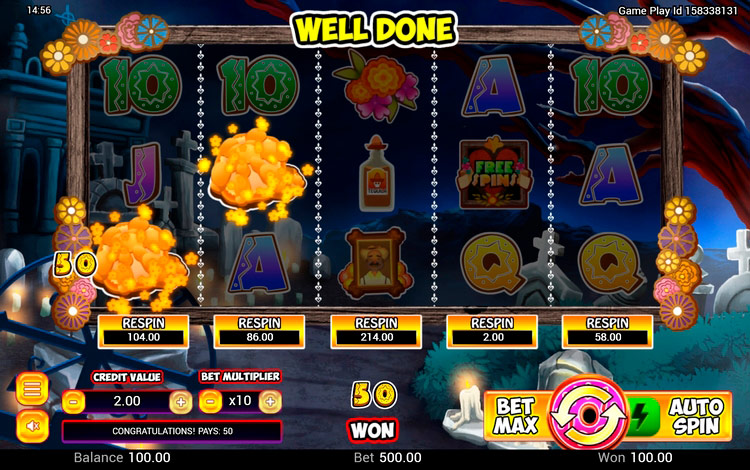Activate the 86.00 Respin button
The height and width of the screenshot is (470, 750).
pos(259,331)
